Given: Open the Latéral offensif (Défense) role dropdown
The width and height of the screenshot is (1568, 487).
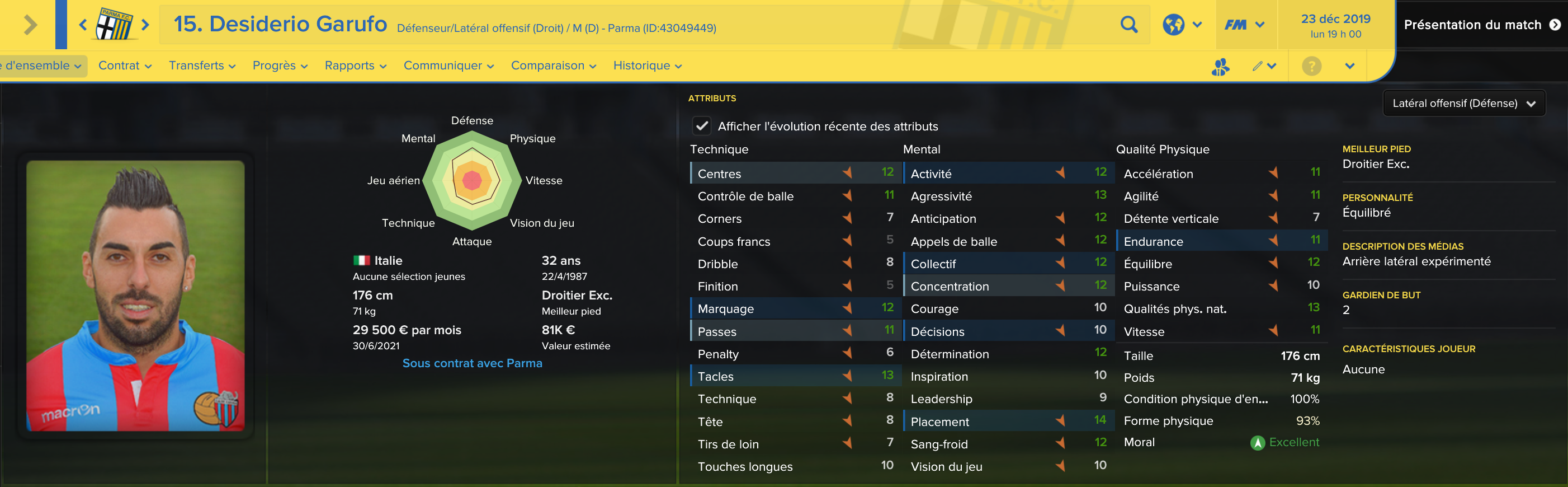Looking at the screenshot, I should point(1463,104).
